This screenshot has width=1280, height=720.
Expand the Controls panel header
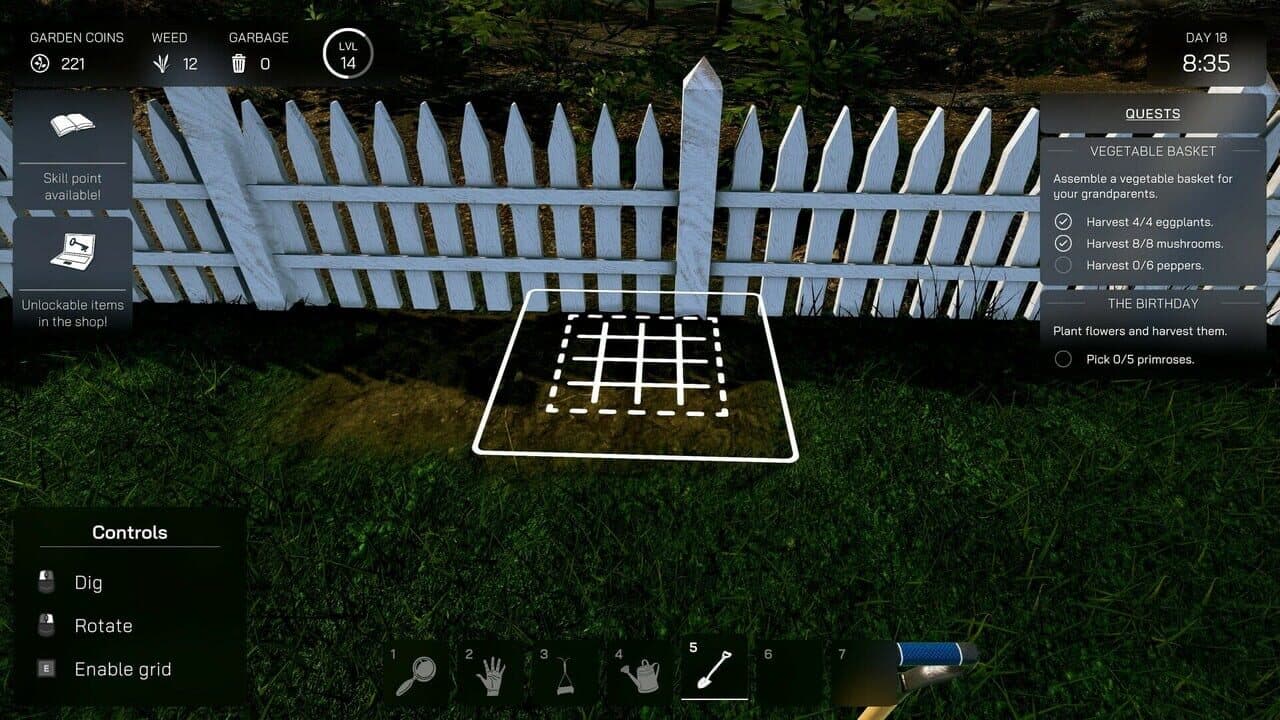click(x=130, y=532)
